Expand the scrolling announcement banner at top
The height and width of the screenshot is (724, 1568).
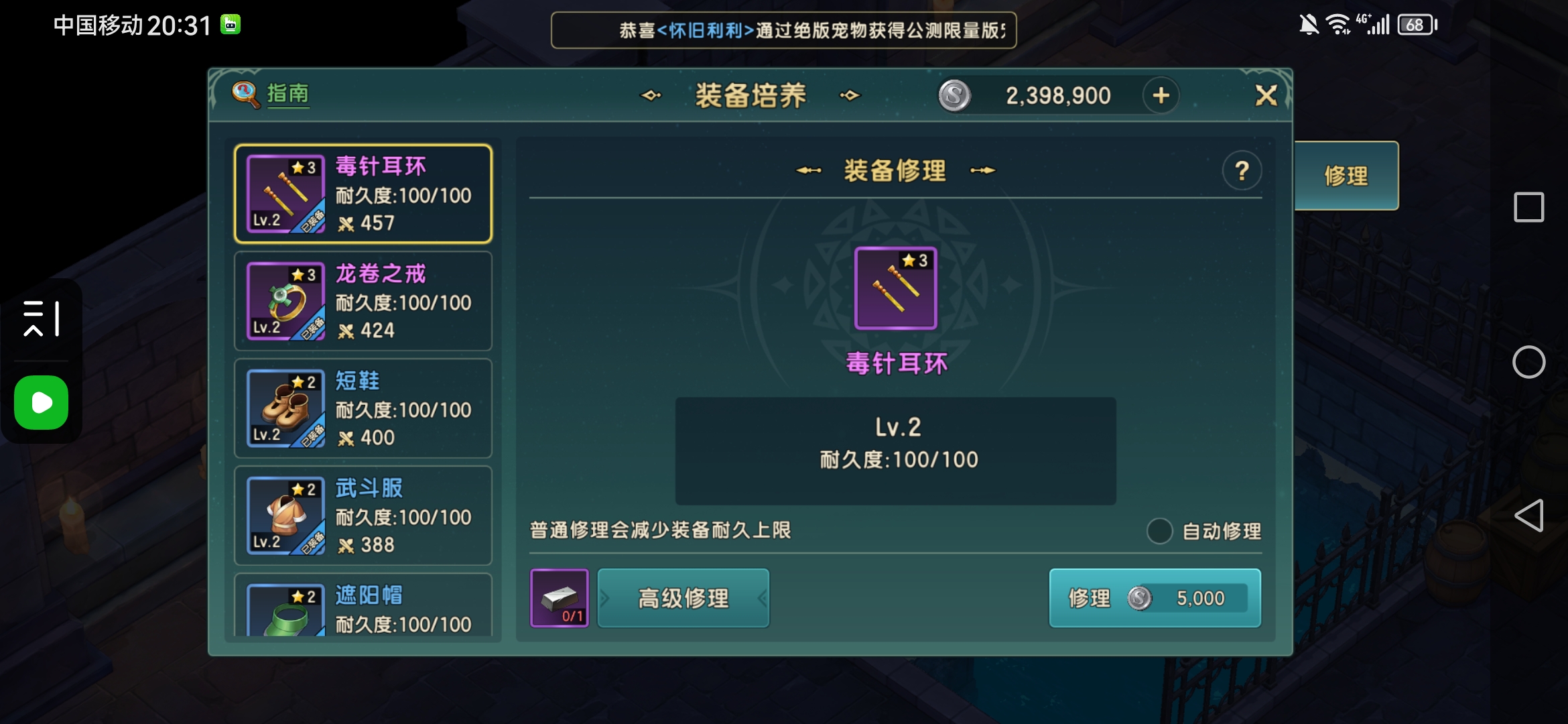[783, 30]
